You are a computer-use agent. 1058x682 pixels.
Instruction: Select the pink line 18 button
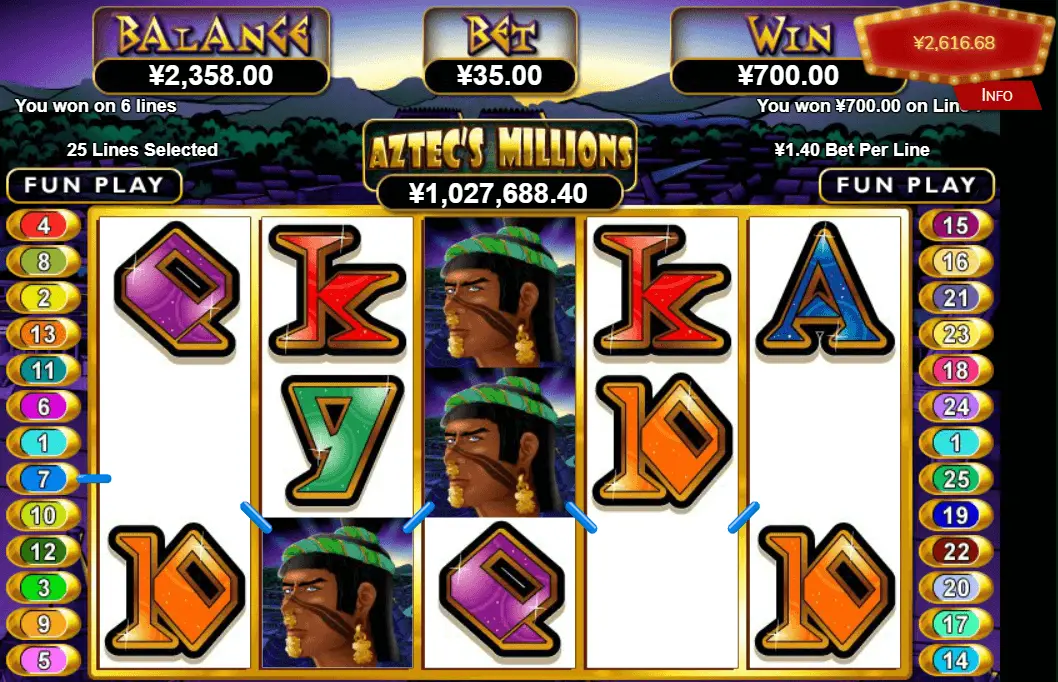[956, 370]
